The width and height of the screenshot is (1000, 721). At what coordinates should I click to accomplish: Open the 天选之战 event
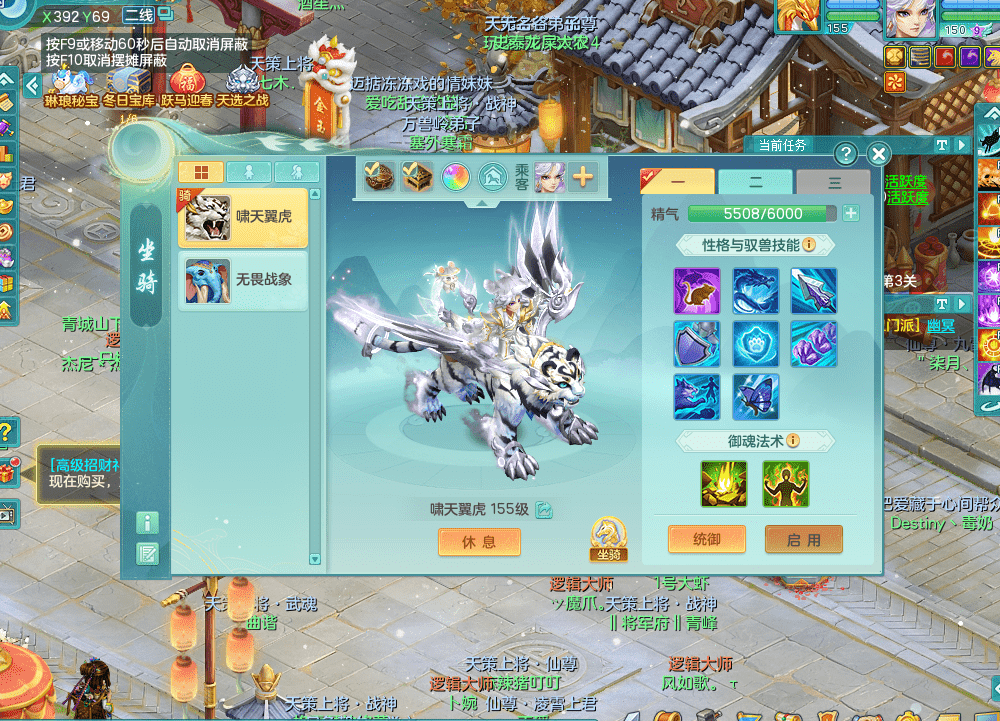click(243, 84)
